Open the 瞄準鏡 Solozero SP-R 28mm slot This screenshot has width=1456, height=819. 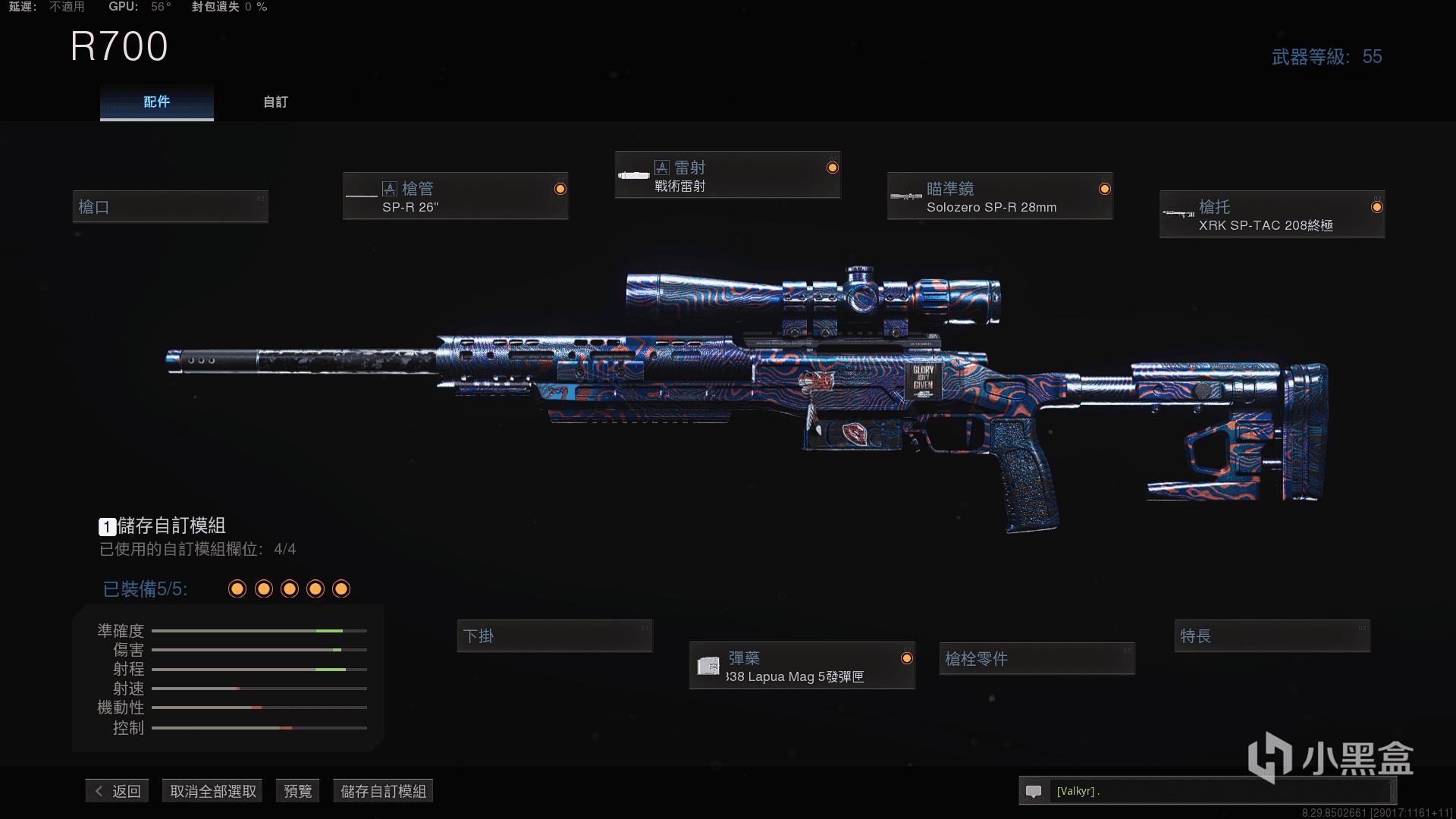(x=999, y=197)
